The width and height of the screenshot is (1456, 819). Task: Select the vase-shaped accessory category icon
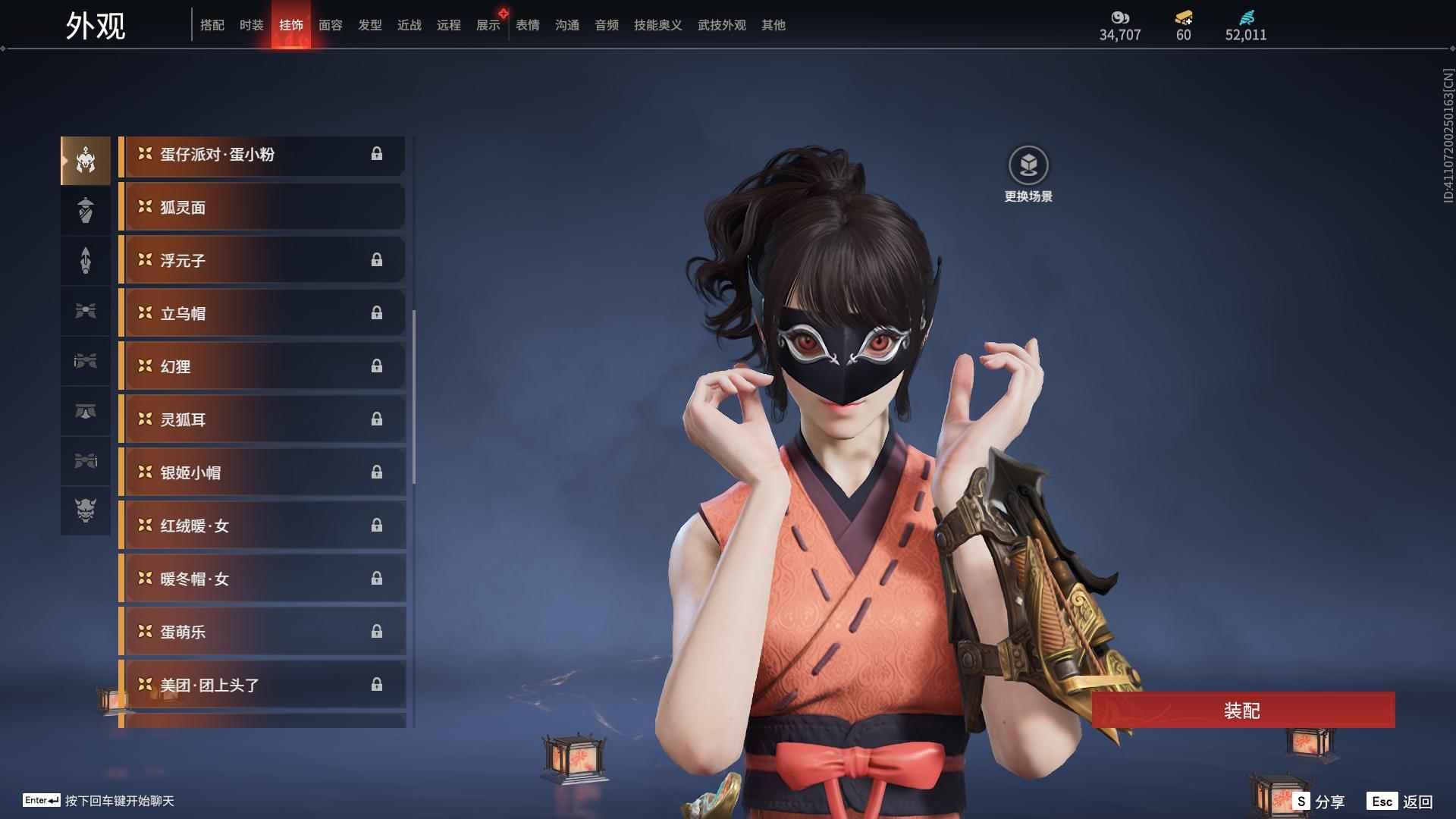(86, 210)
